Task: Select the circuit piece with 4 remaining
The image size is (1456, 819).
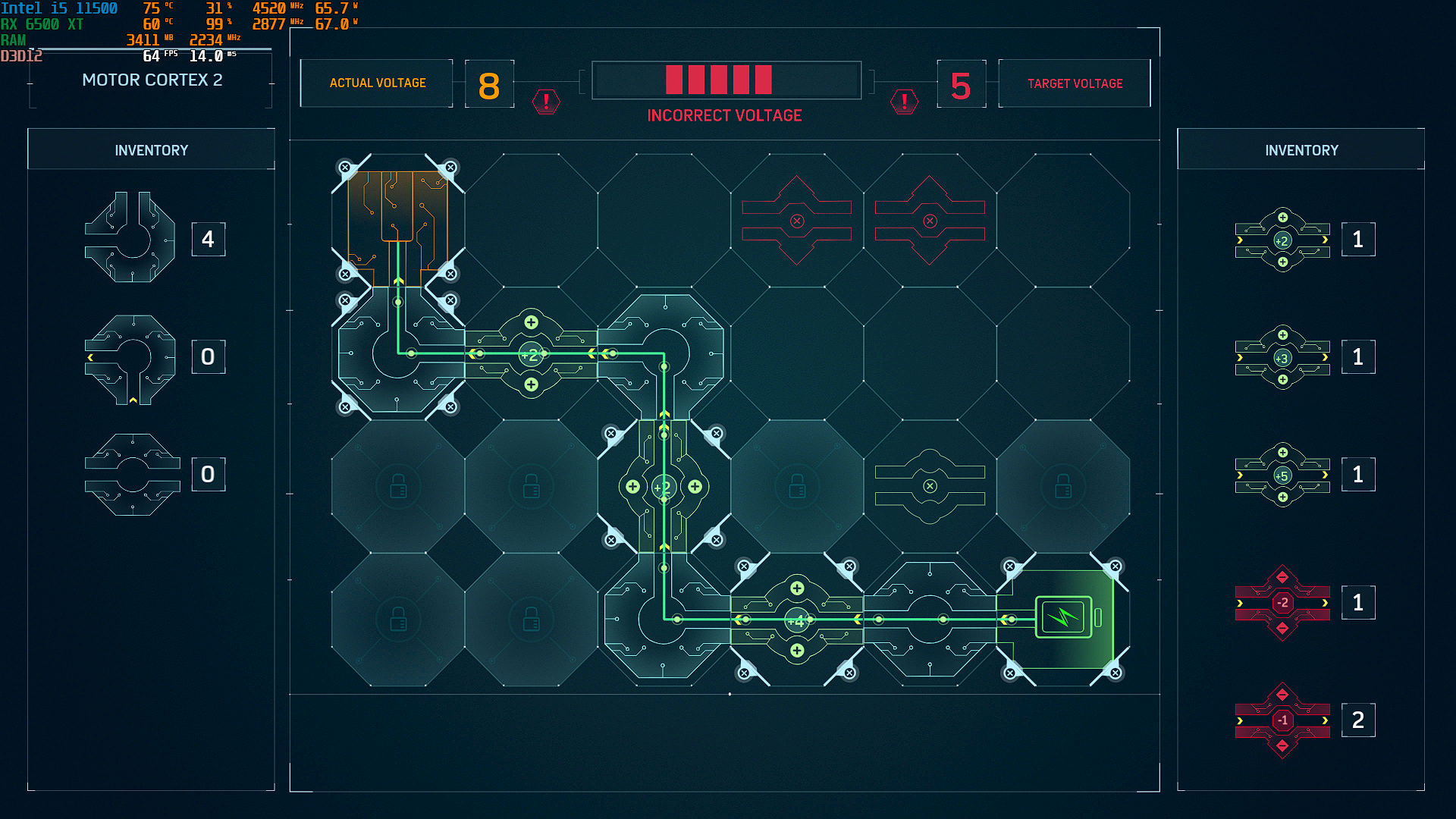Action: tap(130, 238)
